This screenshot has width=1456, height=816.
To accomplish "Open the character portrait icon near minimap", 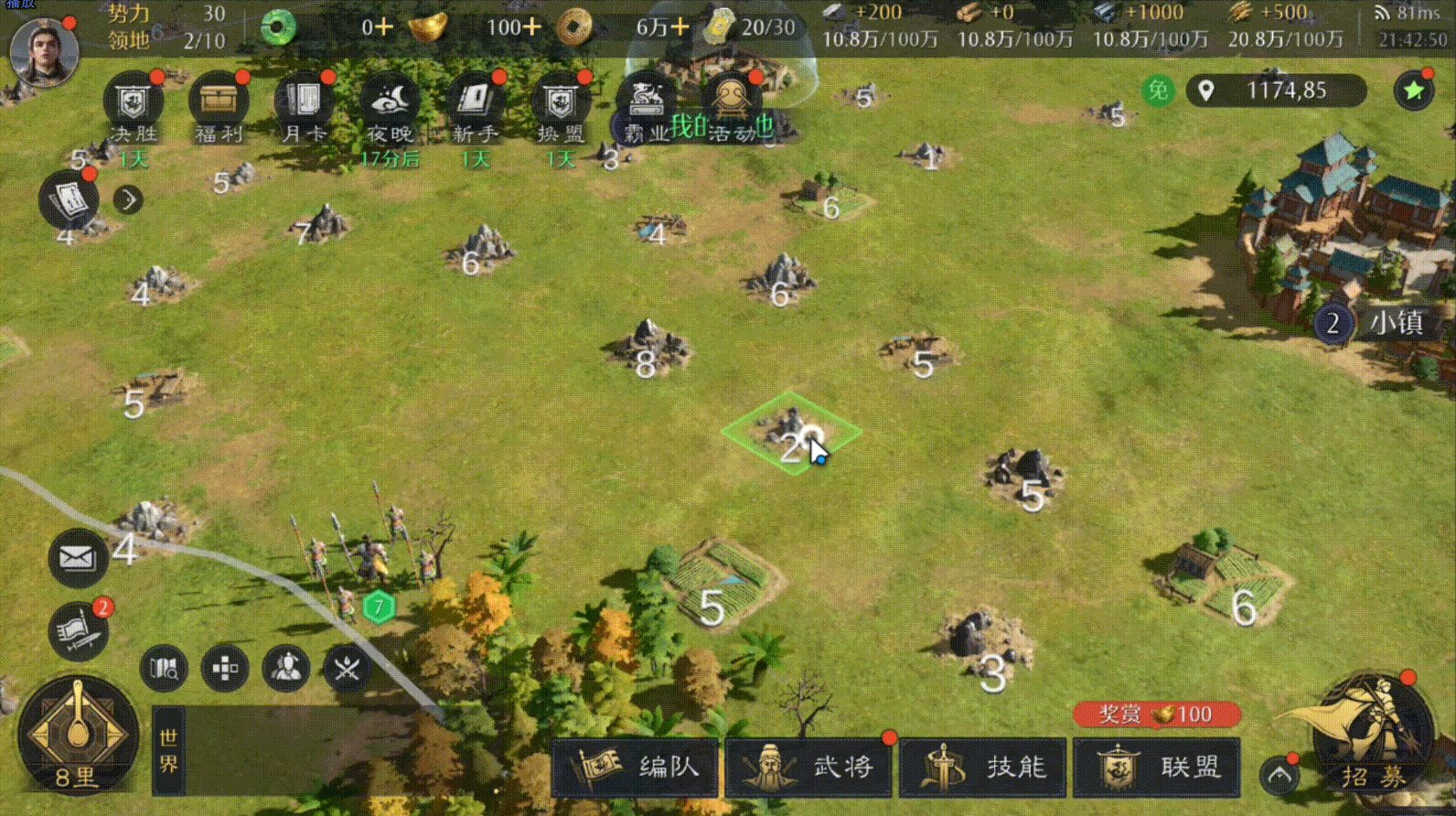I will (x=286, y=668).
